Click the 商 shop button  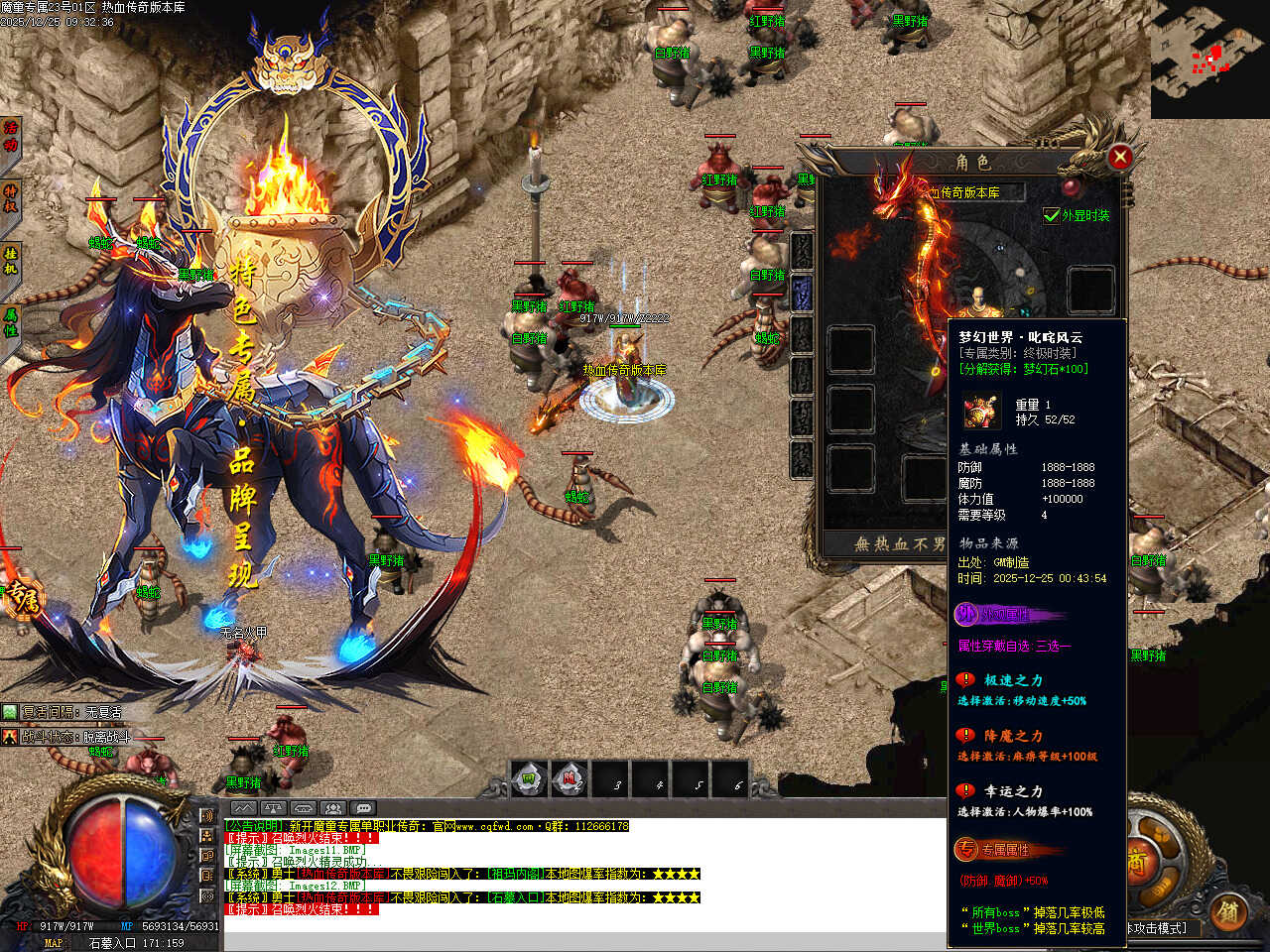(x=1137, y=863)
